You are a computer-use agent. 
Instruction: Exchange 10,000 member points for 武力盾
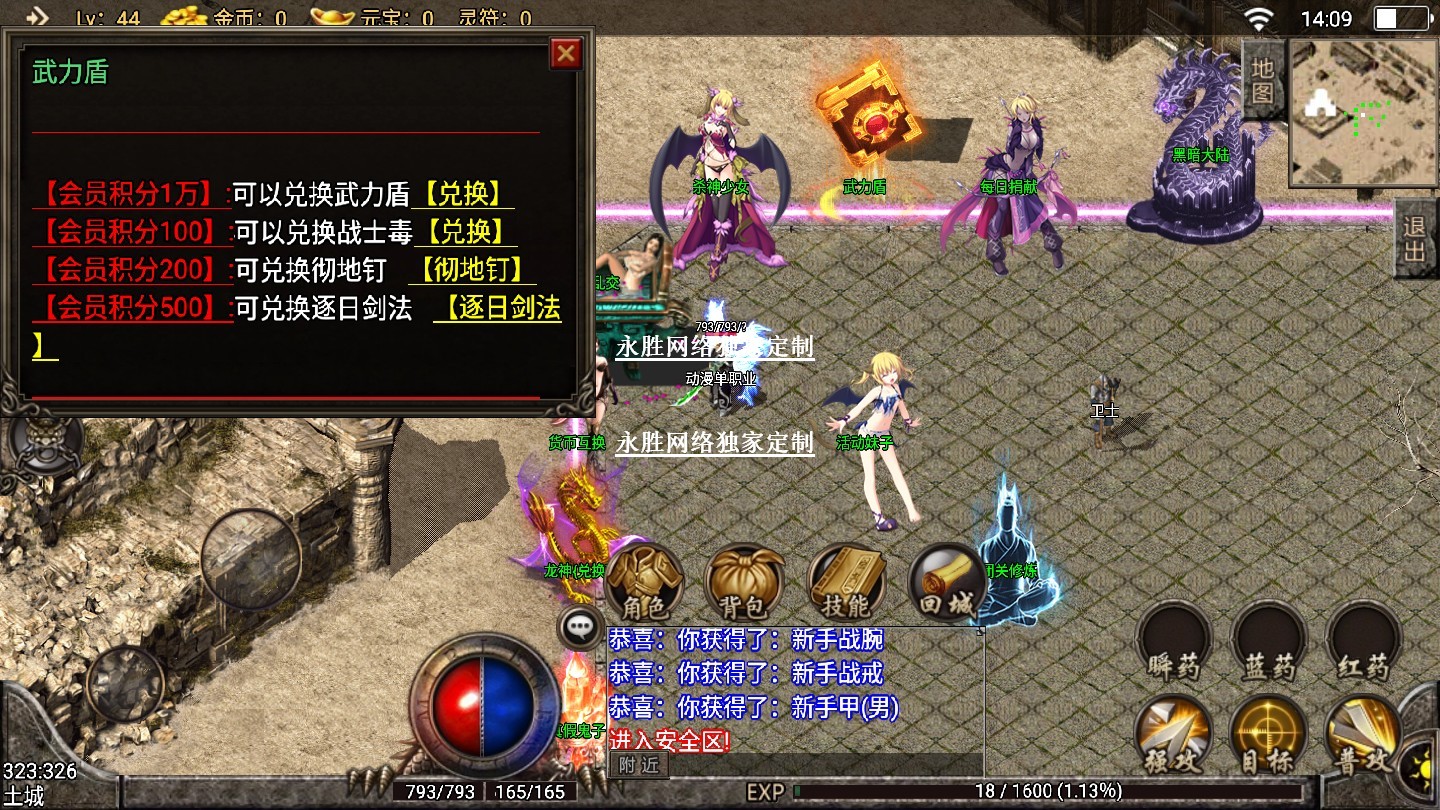(463, 194)
